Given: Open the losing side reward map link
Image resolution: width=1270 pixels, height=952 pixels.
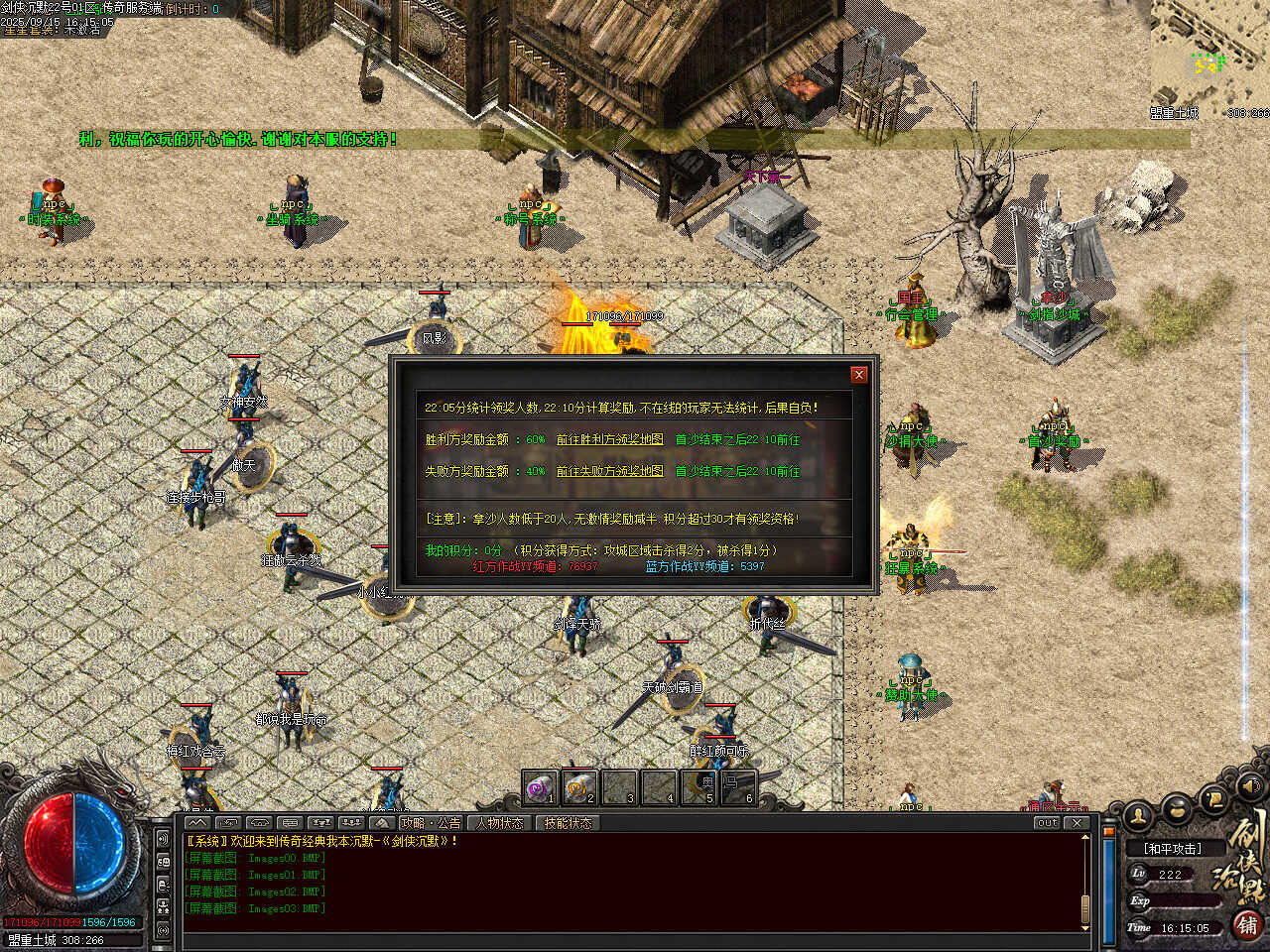Looking at the screenshot, I should (609, 471).
